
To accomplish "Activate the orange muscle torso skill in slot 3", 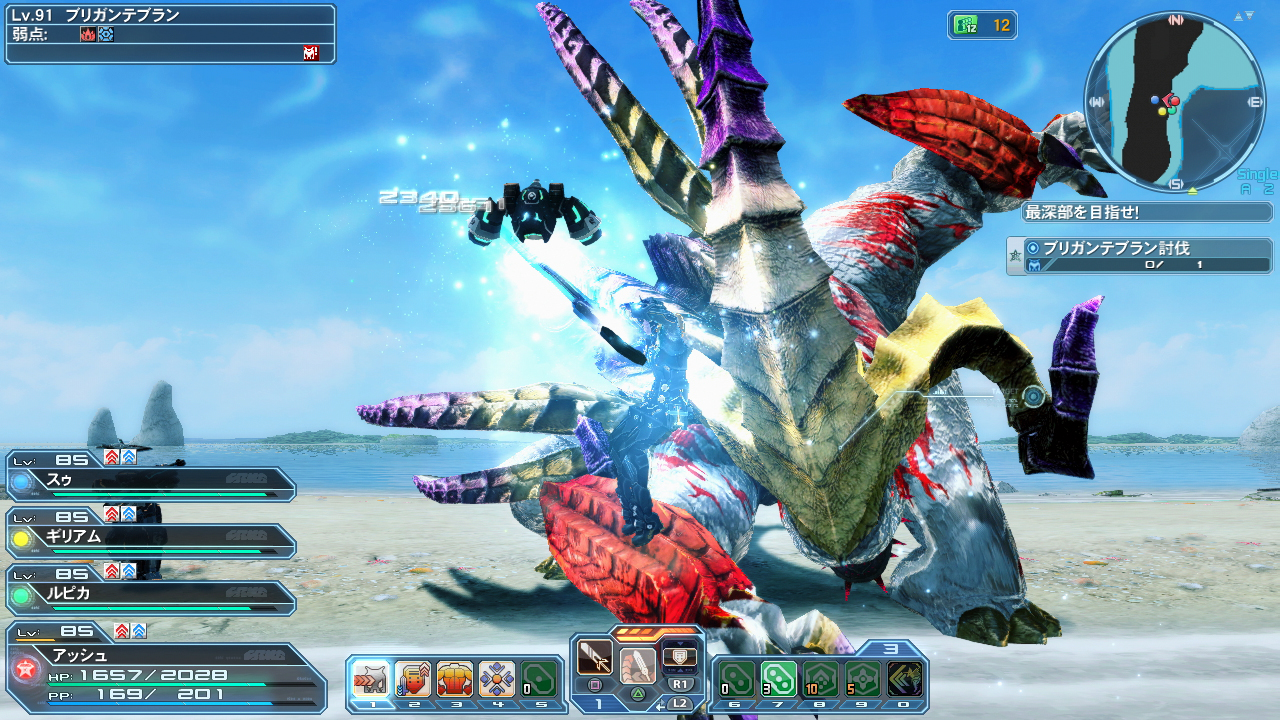I will [x=455, y=679].
